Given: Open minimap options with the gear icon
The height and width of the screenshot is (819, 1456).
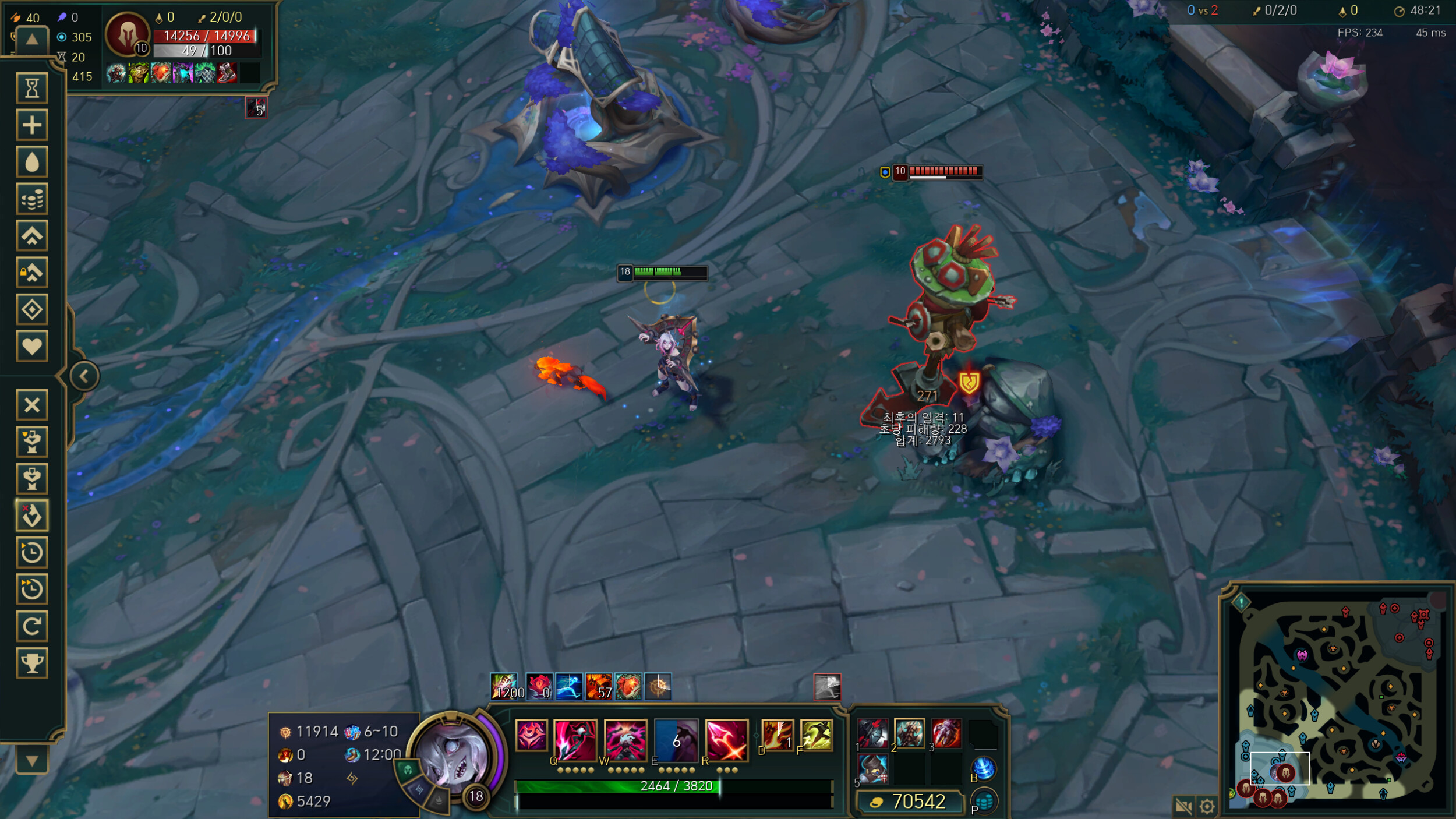Looking at the screenshot, I should (1207, 806).
